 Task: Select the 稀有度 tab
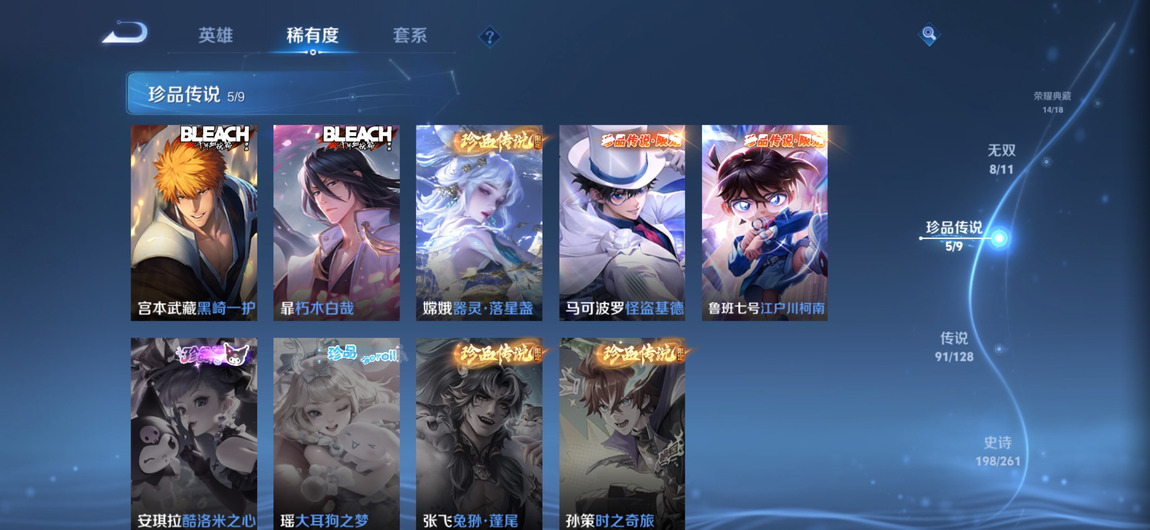pyautogui.click(x=312, y=36)
